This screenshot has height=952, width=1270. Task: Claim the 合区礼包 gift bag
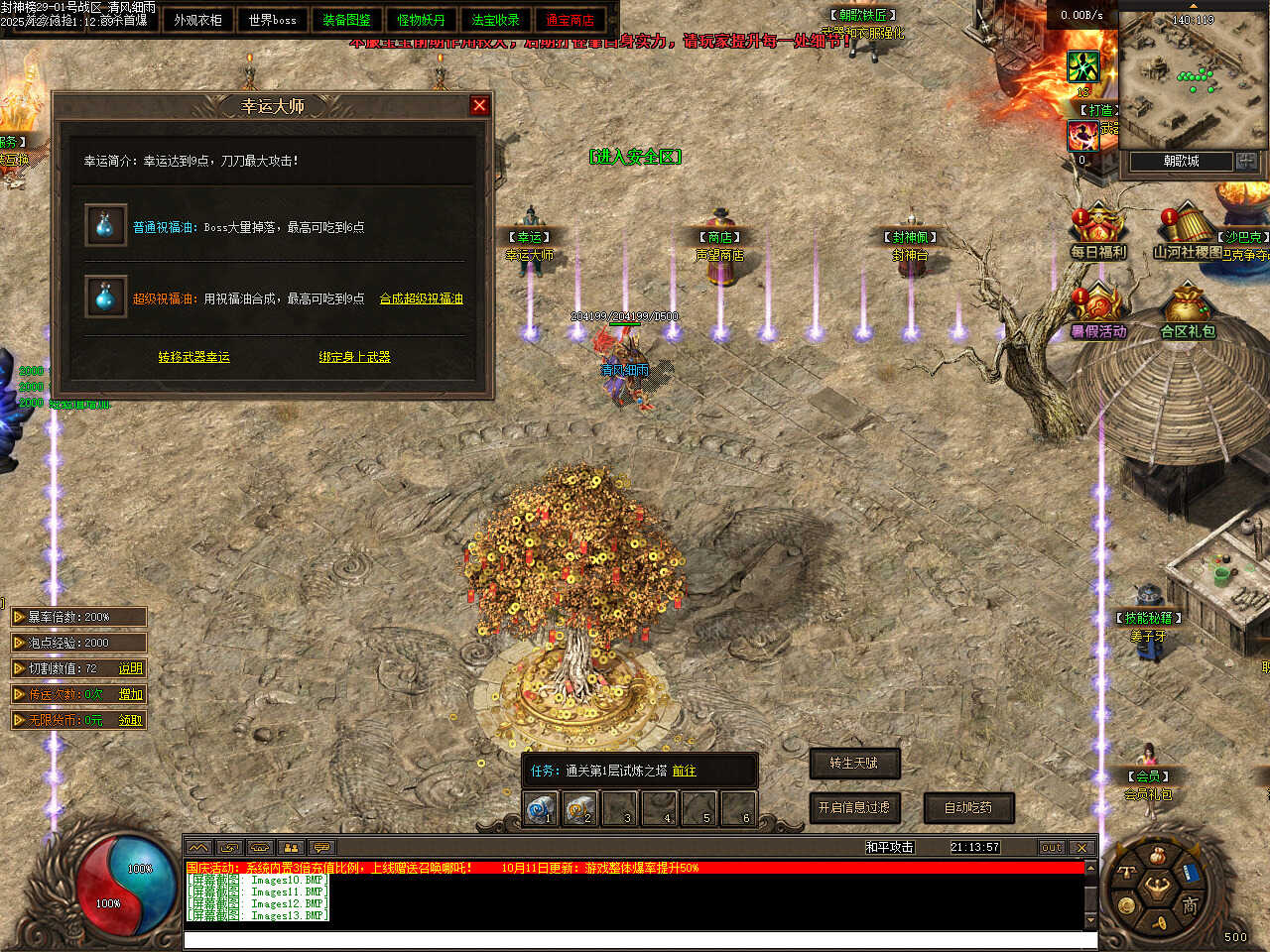(1187, 311)
